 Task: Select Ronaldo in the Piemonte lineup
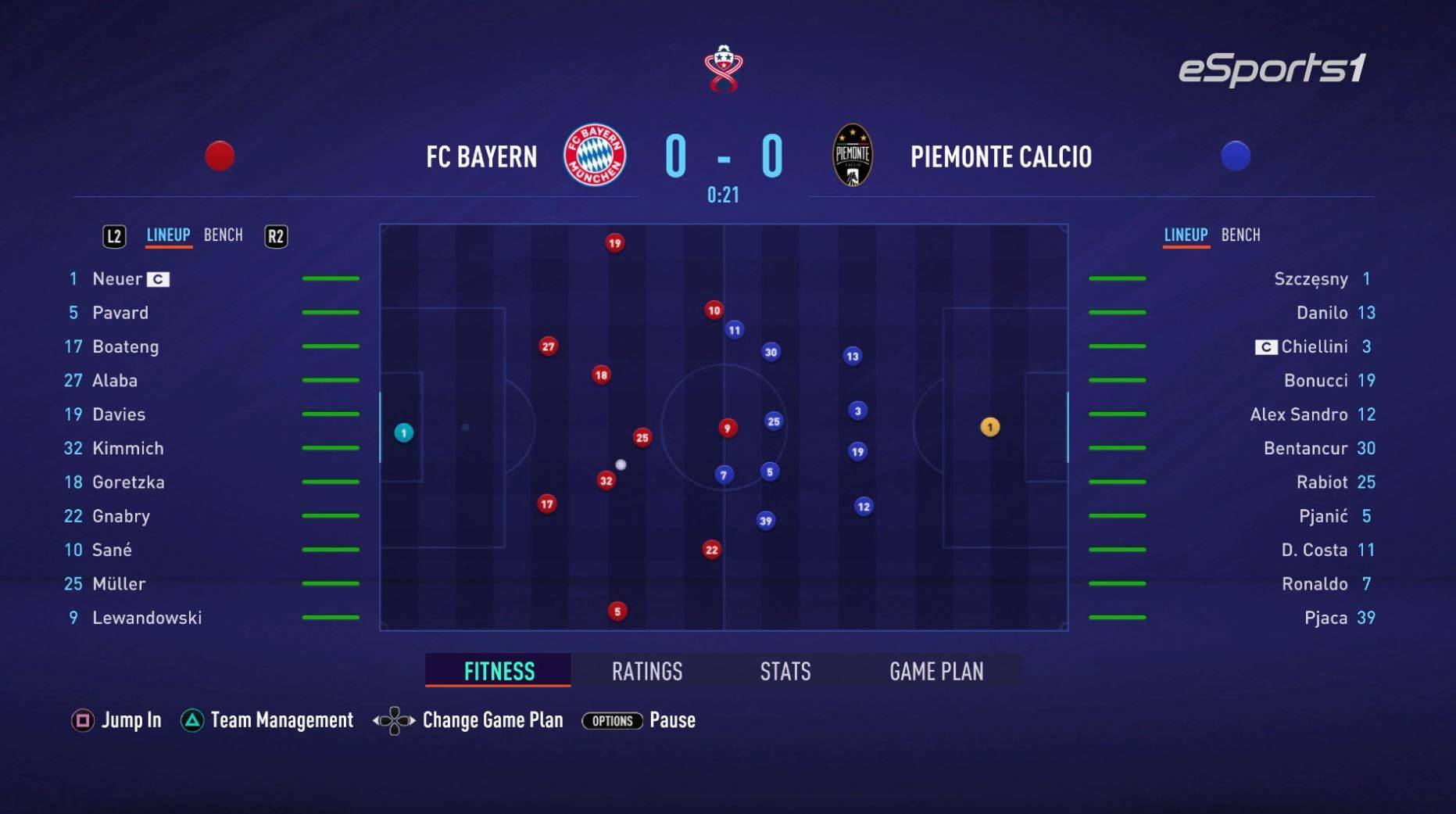click(x=1314, y=584)
